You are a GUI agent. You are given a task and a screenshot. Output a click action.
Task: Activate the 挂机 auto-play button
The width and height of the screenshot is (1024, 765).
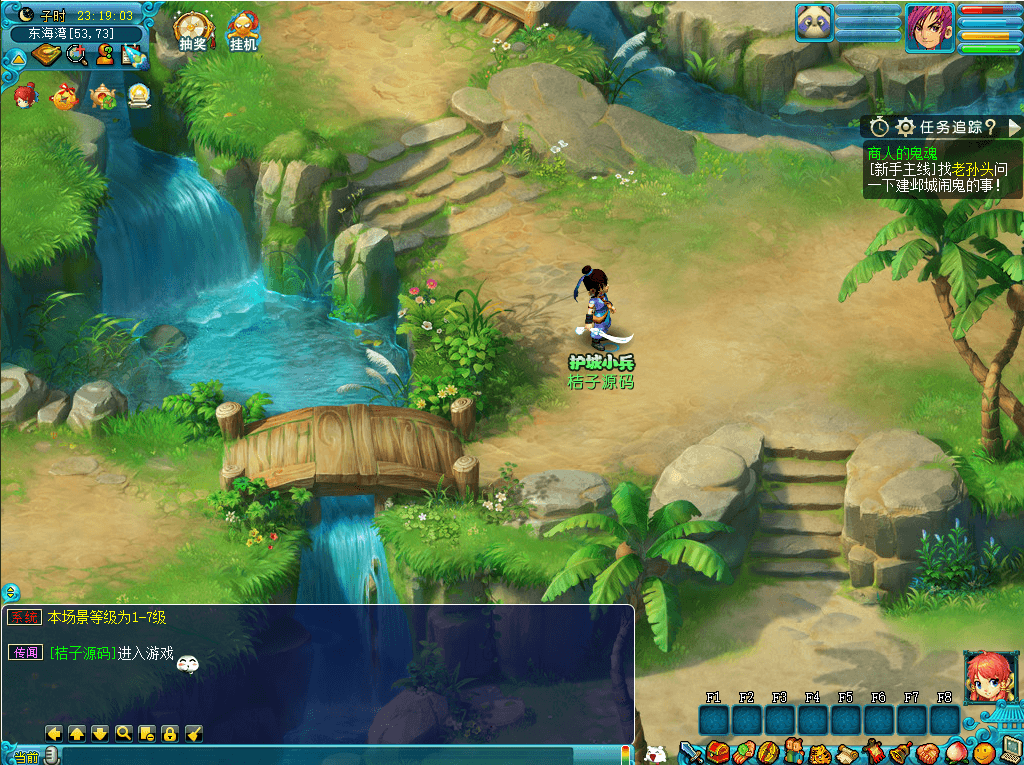pos(243,30)
